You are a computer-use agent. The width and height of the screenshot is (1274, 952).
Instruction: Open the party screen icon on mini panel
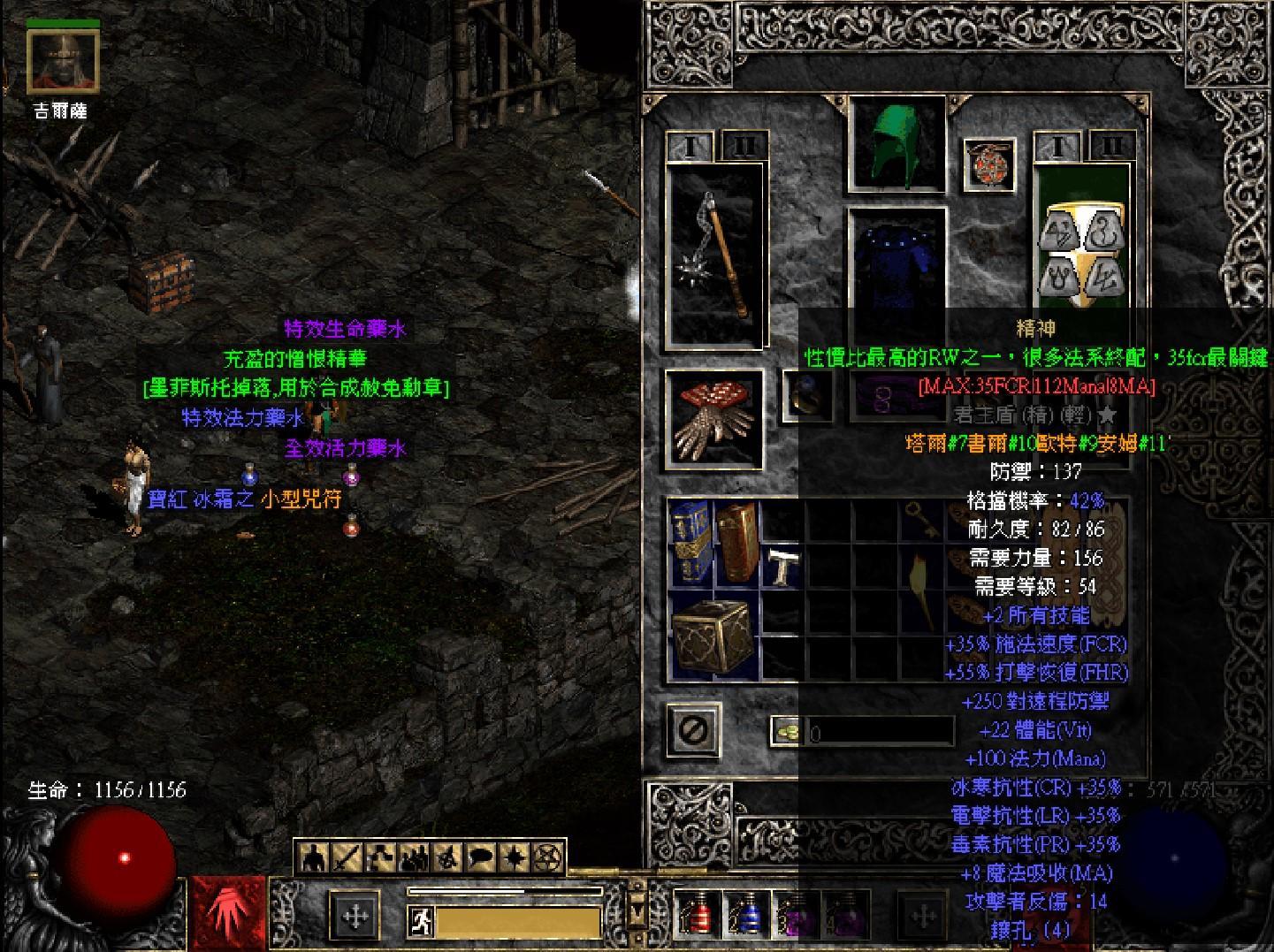point(410,862)
